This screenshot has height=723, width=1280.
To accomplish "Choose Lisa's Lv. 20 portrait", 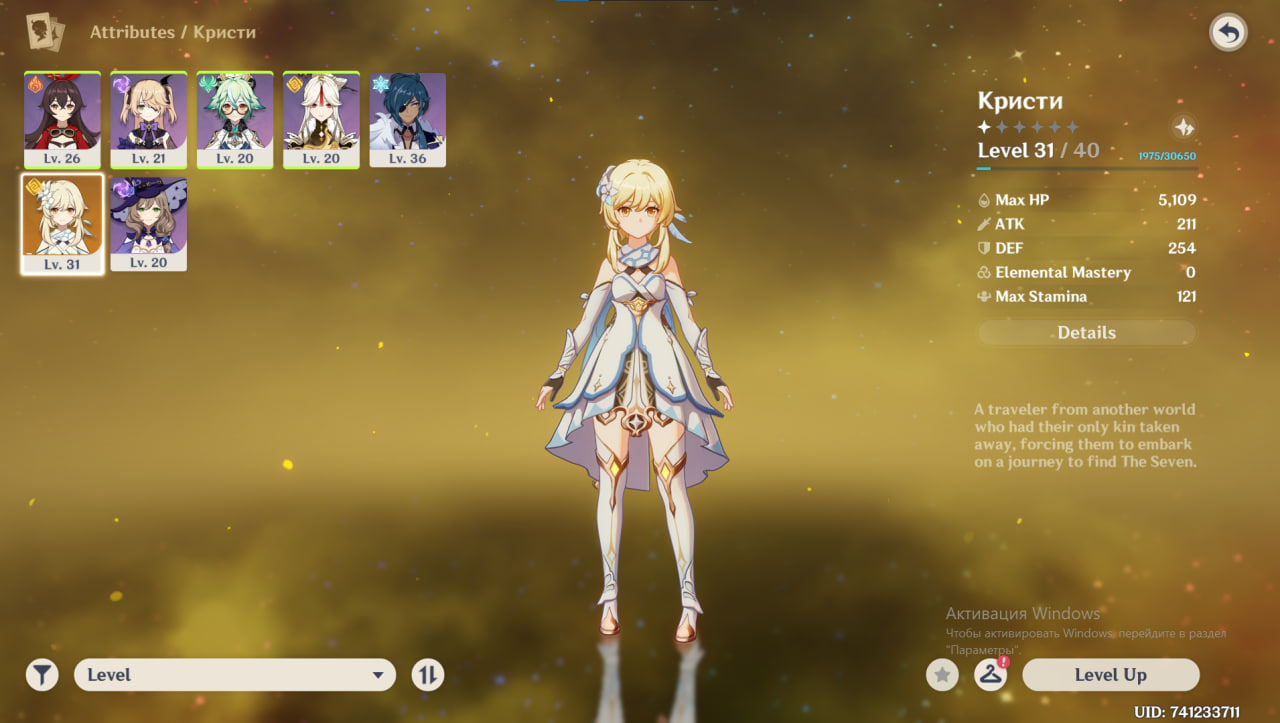I will (148, 224).
